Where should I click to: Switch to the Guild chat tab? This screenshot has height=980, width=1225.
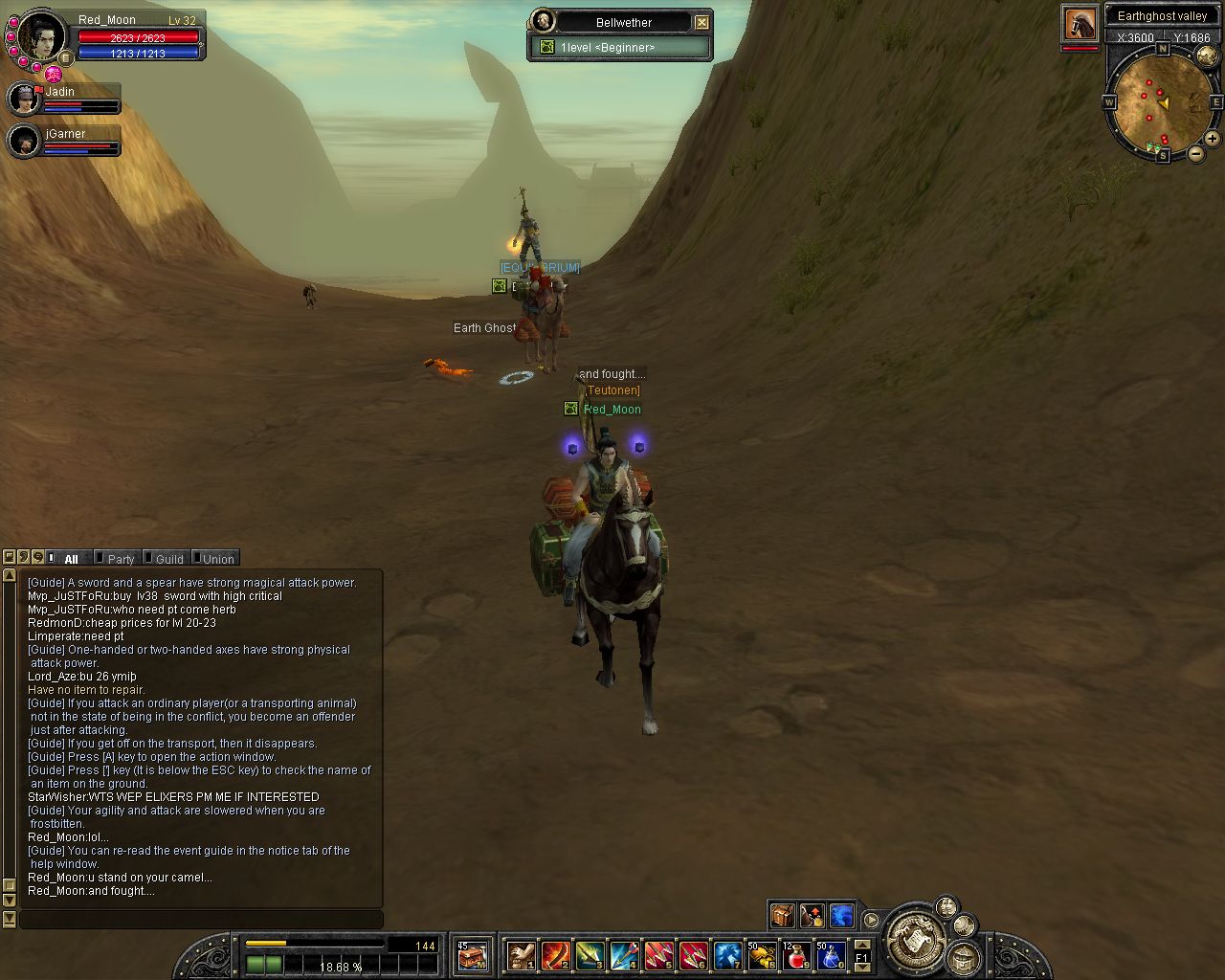[x=168, y=559]
